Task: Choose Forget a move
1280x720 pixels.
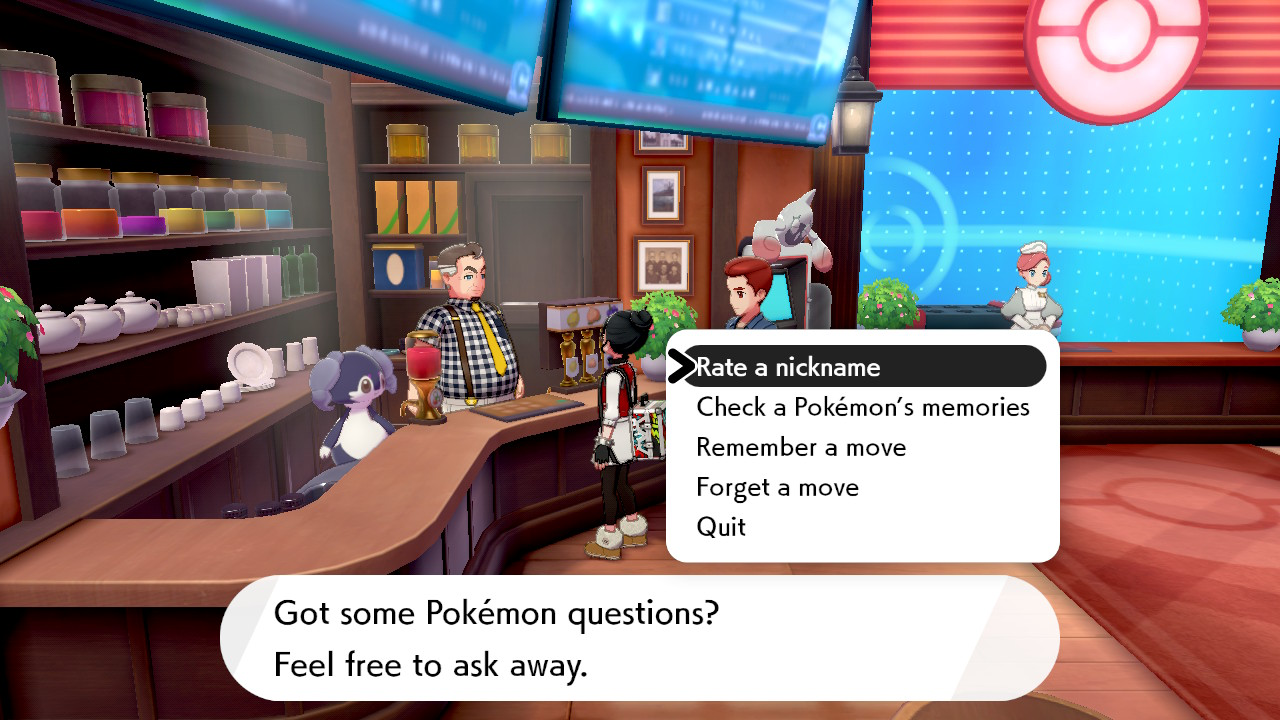Action: click(778, 487)
